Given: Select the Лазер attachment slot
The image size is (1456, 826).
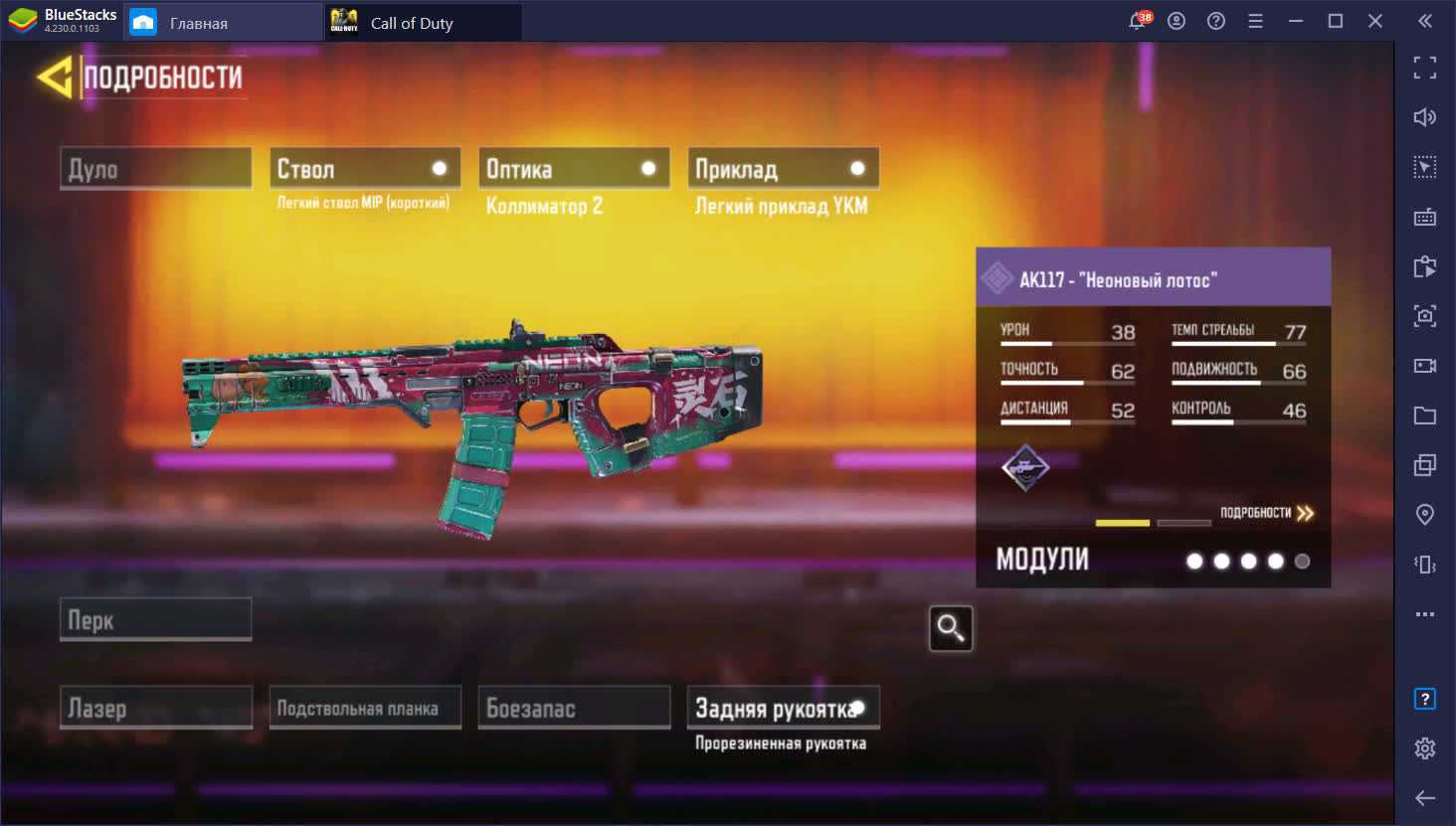Looking at the screenshot, I should pyautogui.click(x=155, y=708).
